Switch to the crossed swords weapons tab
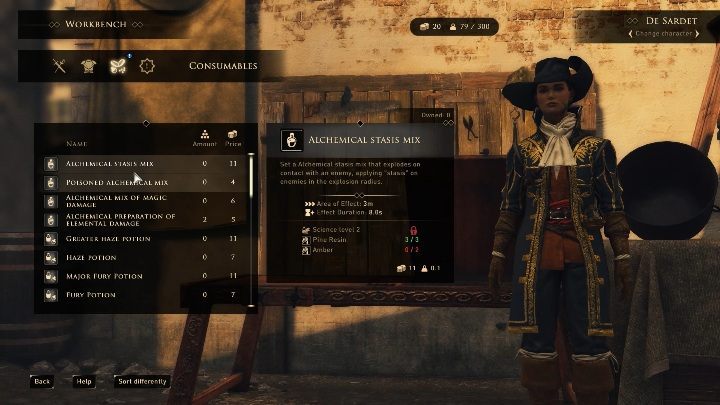 (x=59, y=66)
